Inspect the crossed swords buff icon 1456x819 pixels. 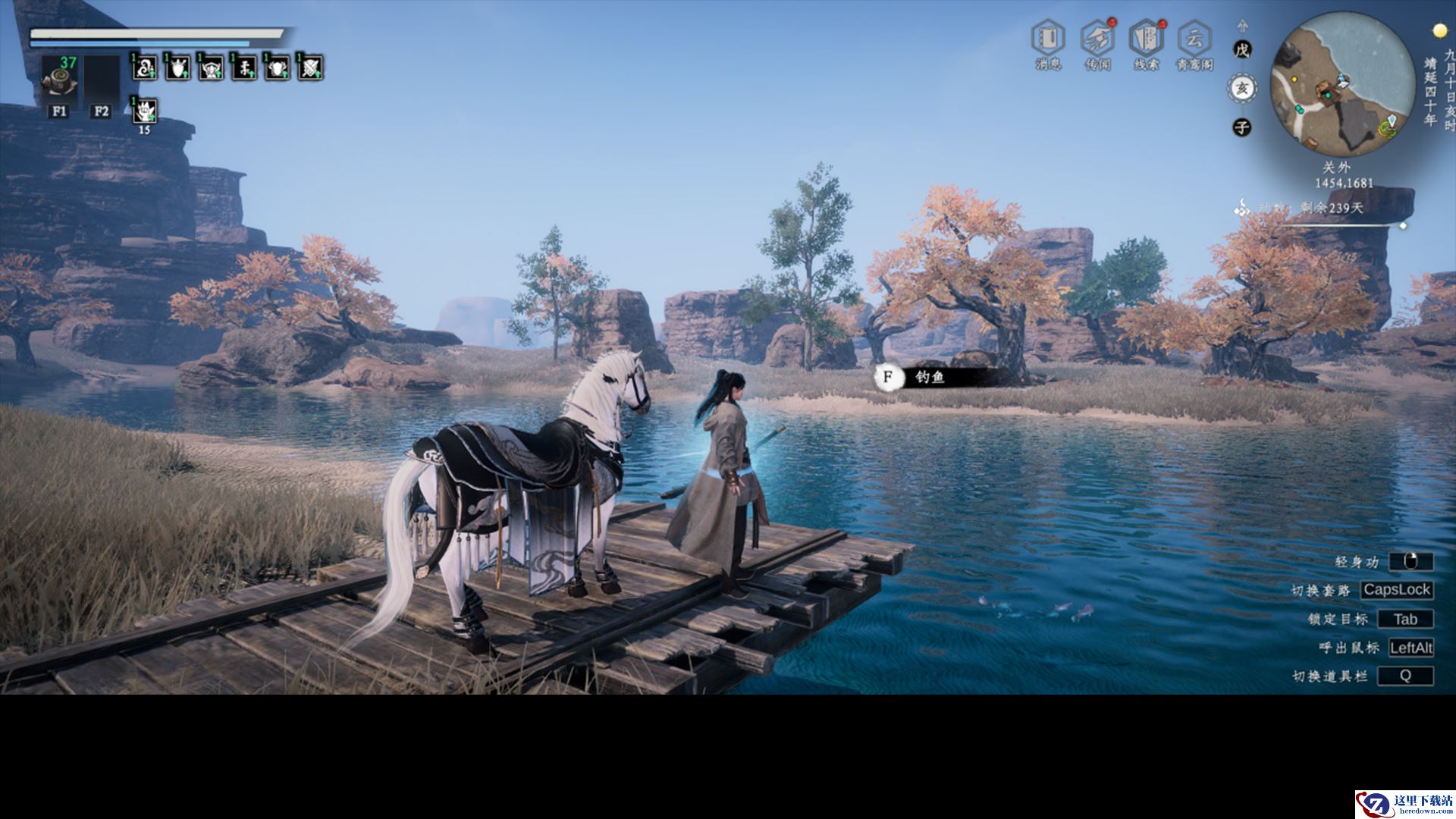point(311,68)
